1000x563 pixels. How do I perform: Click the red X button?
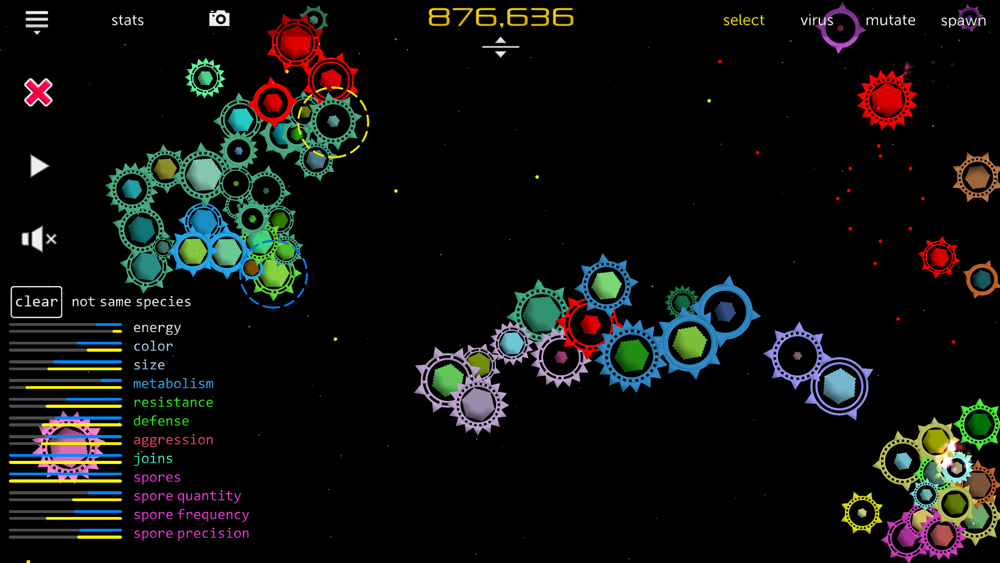tap(38, 93)
